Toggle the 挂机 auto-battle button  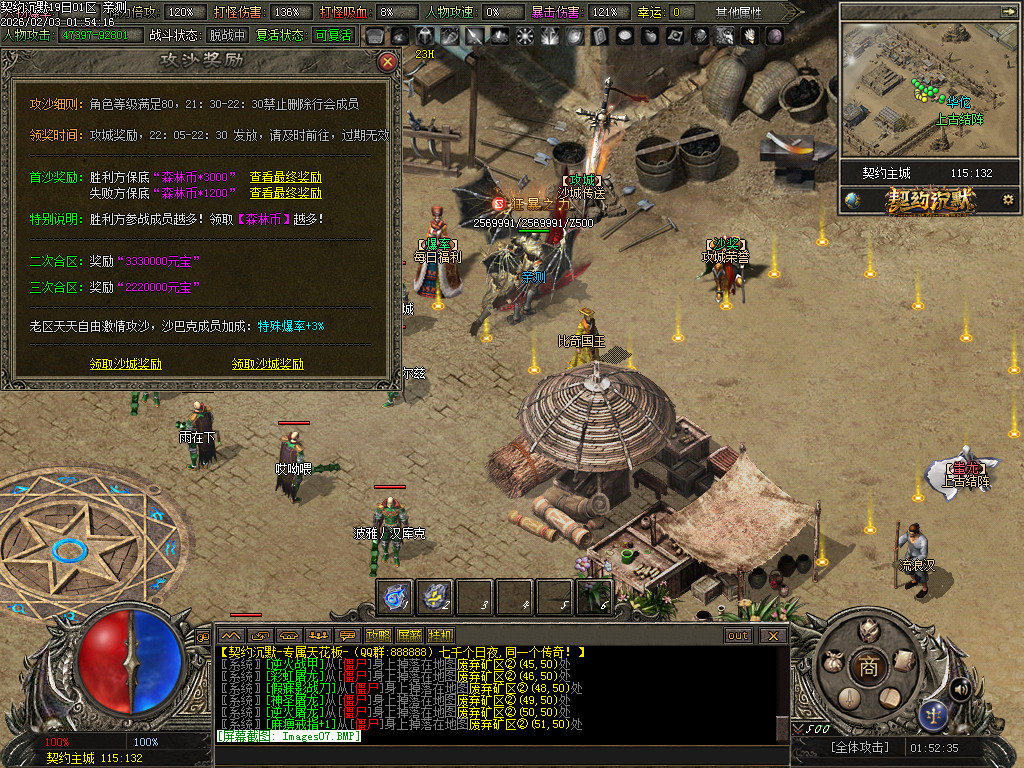(x=440, y=635)
